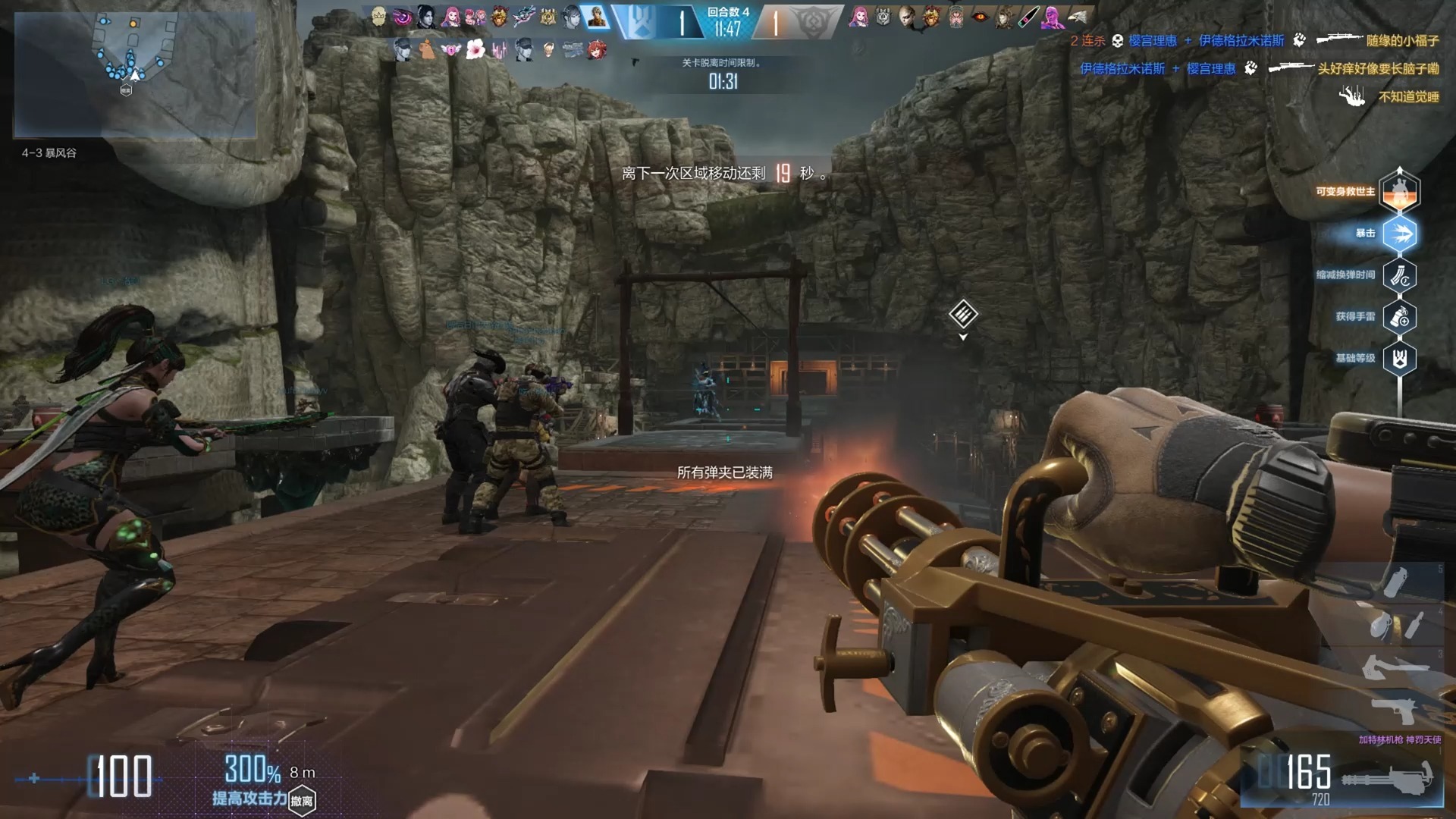
Task: Click the blue team emblem on scoreboard
Action: coord(639,20)
